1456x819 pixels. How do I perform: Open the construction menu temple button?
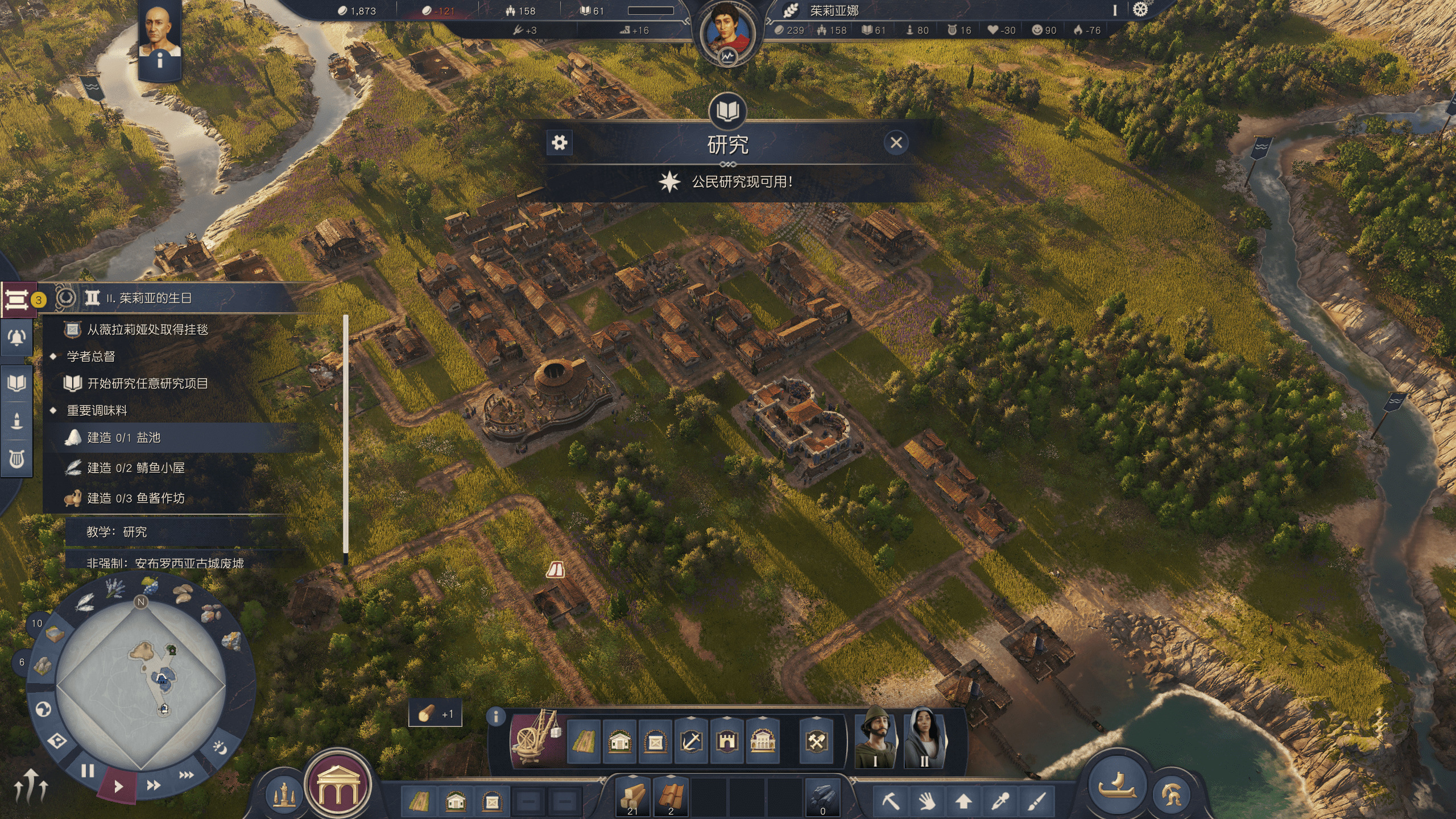338,785
